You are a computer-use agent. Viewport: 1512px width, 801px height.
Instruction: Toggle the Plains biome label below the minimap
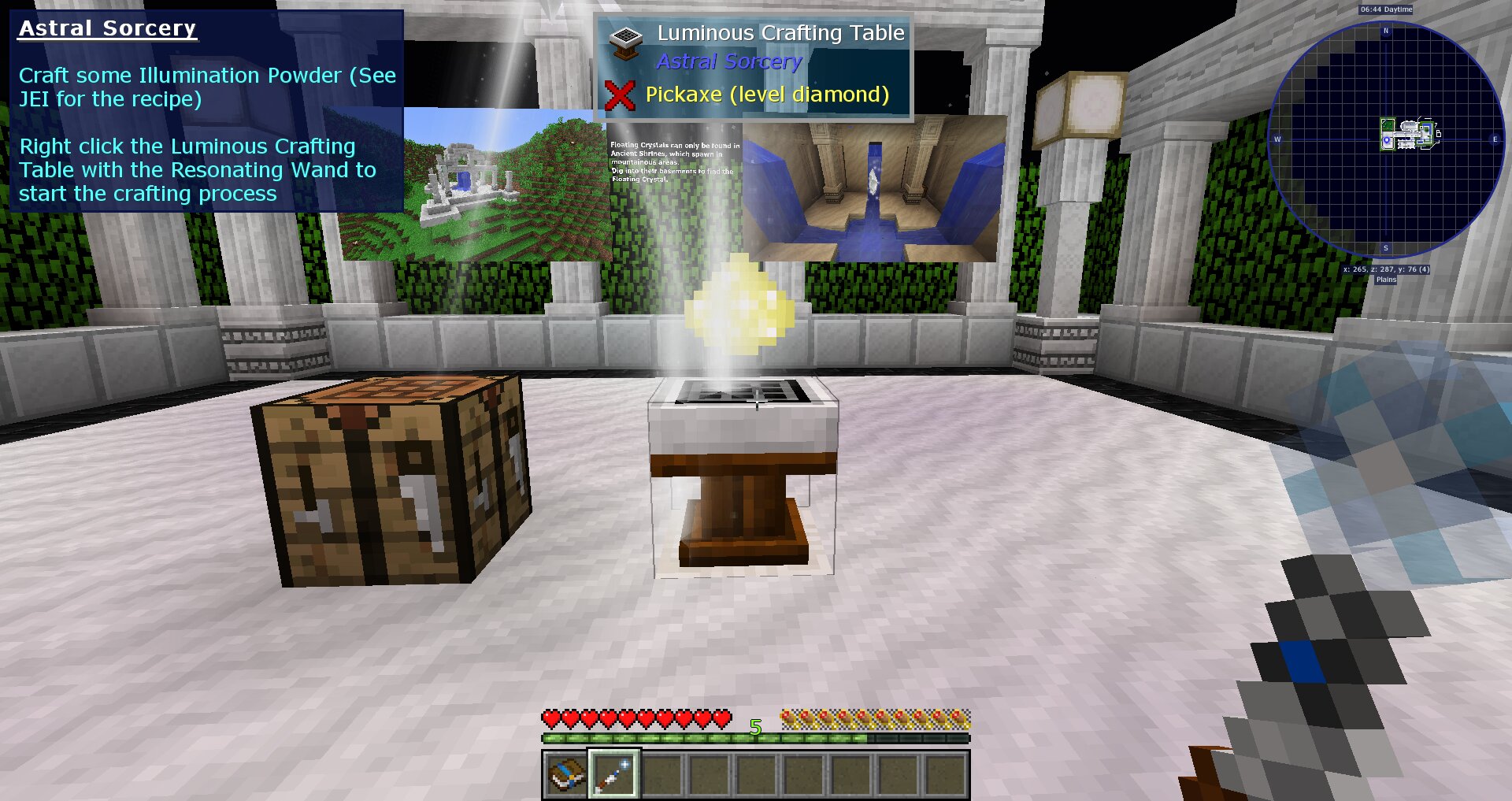pyautogui.click(x=1386, y=280)
